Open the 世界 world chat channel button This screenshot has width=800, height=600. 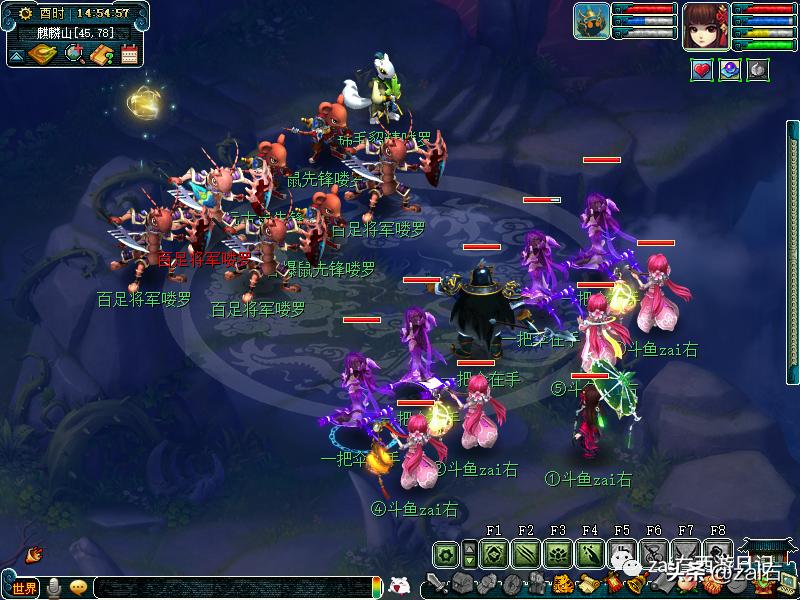tap(22, 587)
